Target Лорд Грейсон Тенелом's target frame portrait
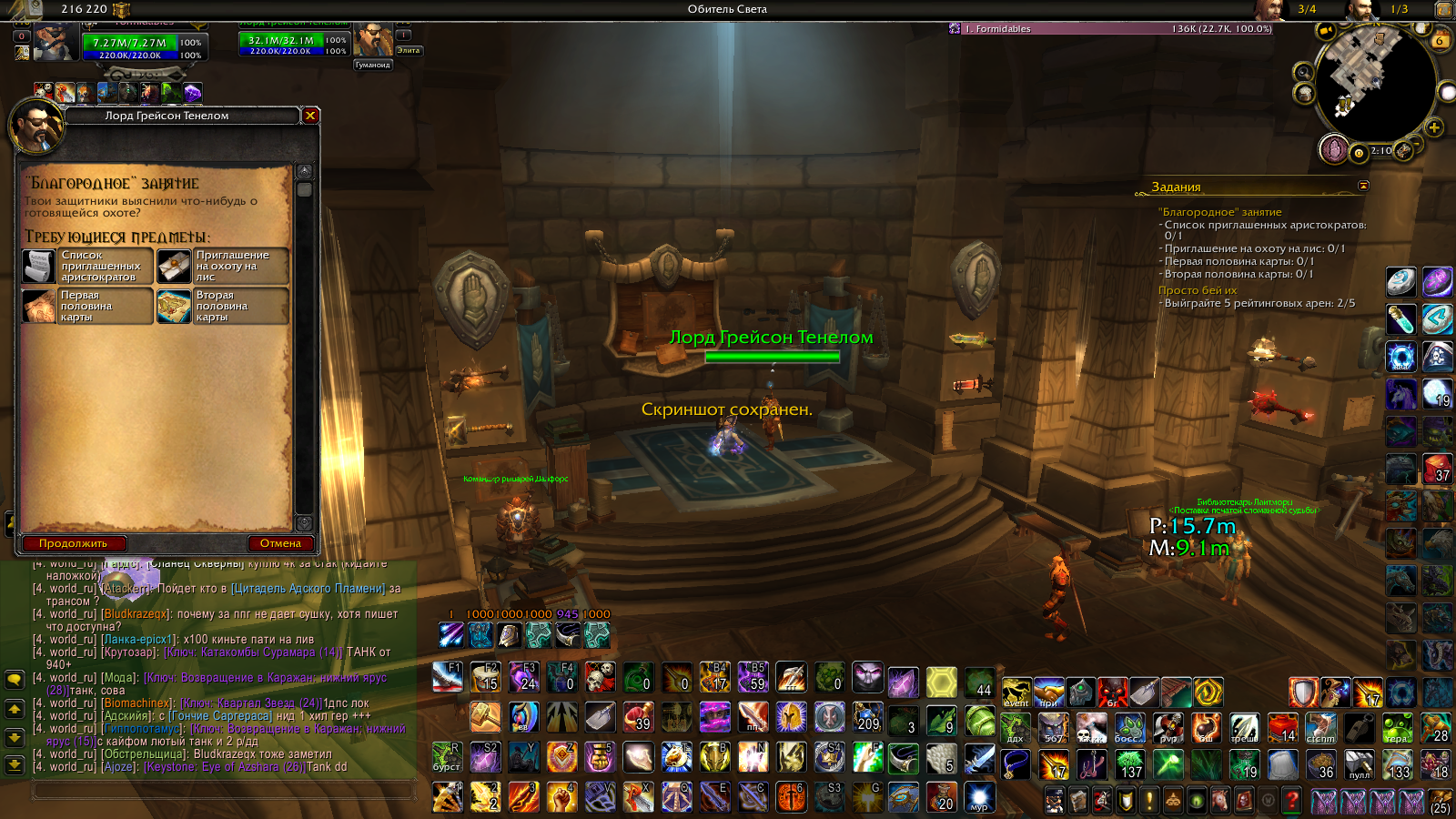The width and height of the screenshot is (1456, 819). [373, 41]
